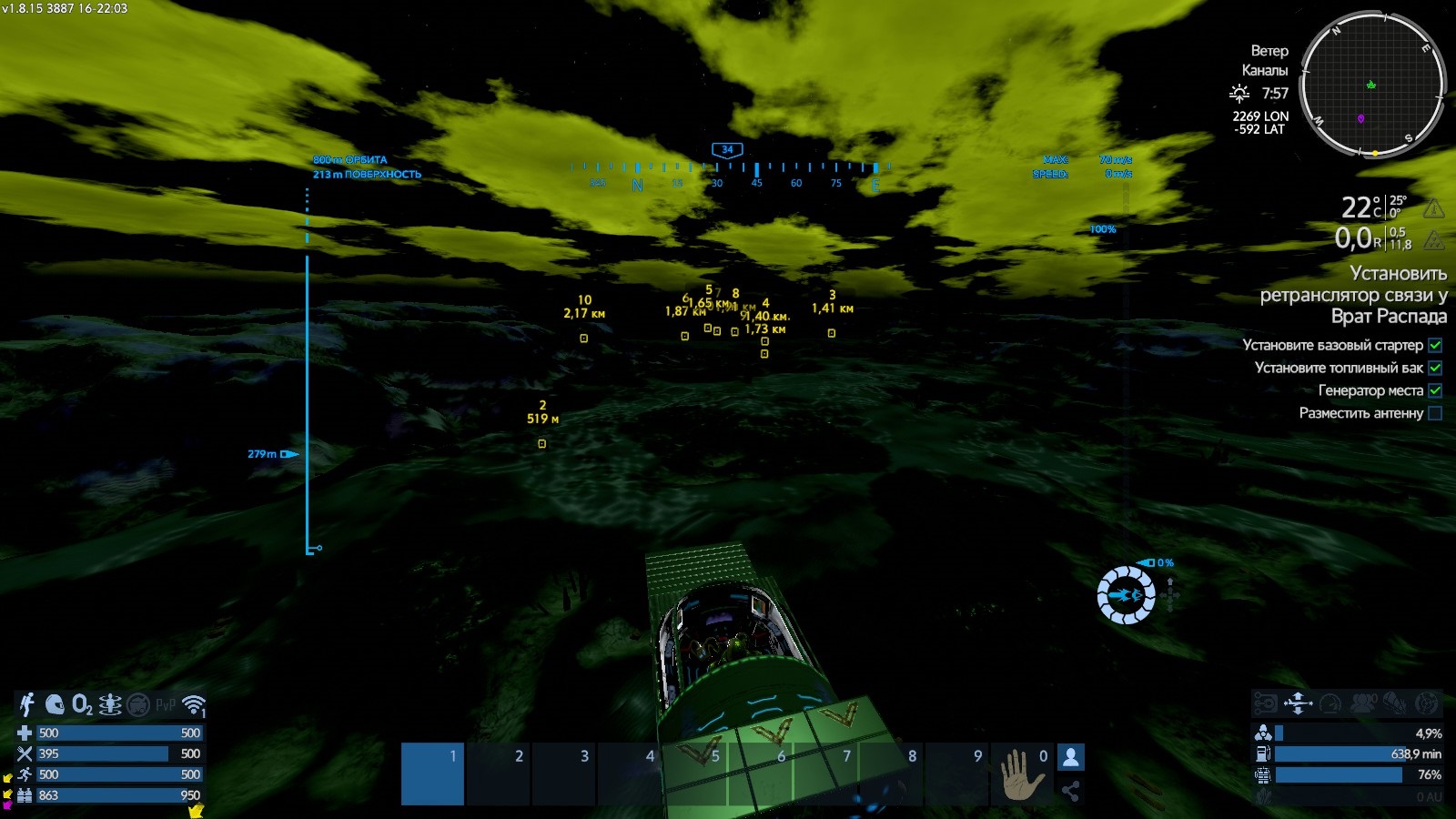Click the passengers icon in vessel panel
This screenshot has width=1456, height=819.
[x=1363, y=703]
